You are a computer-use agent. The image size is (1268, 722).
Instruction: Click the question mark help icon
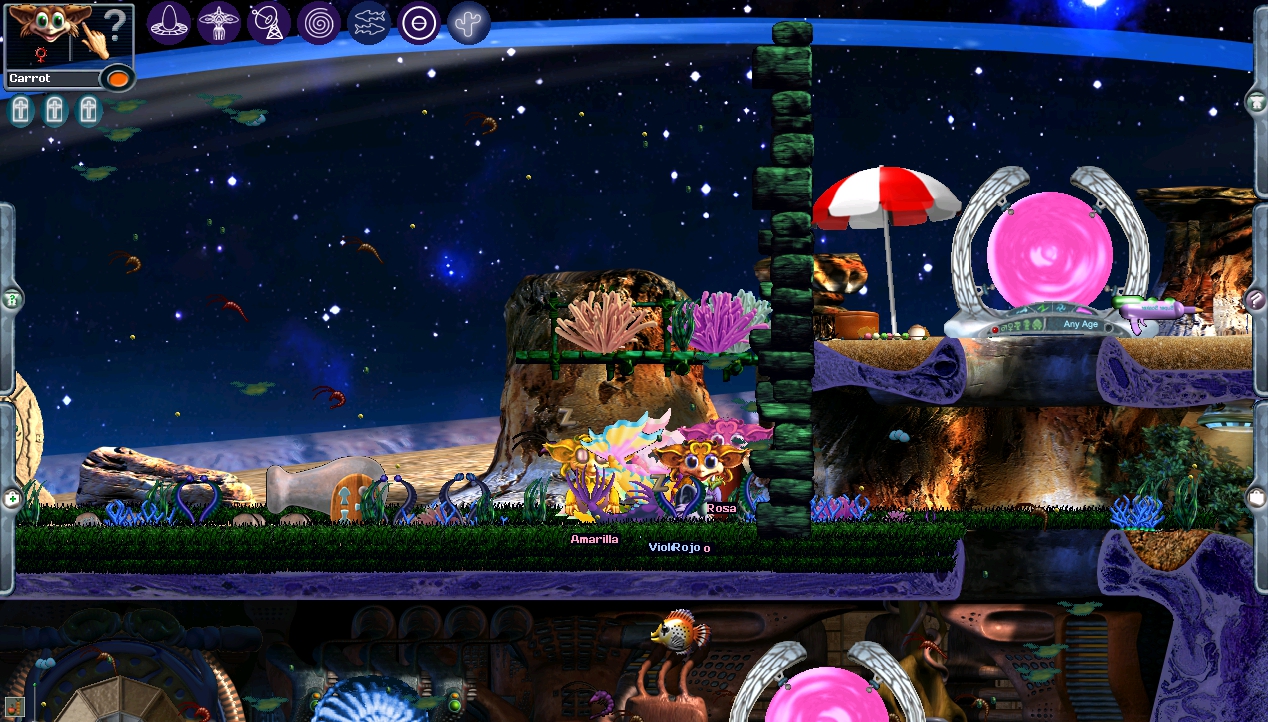(117, 24)
